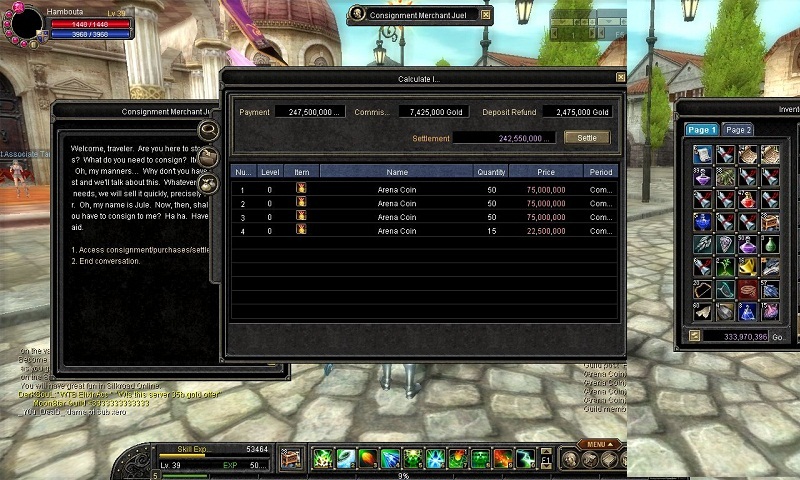Activate the first skill on the hotbar
800x480 pixels.
point(322,459)
